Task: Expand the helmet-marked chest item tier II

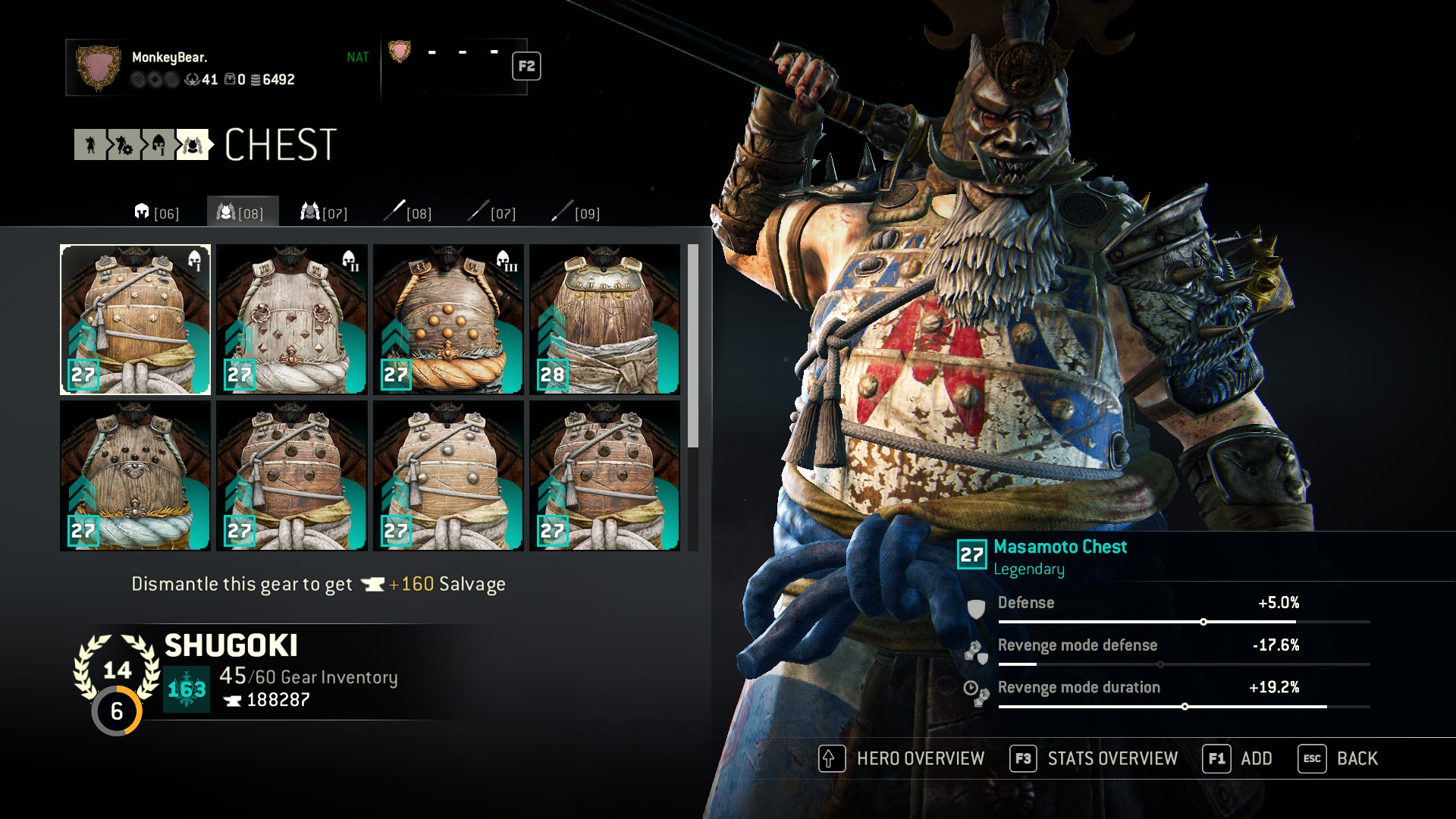Action: pyautogui.click(x=292, y=318)
